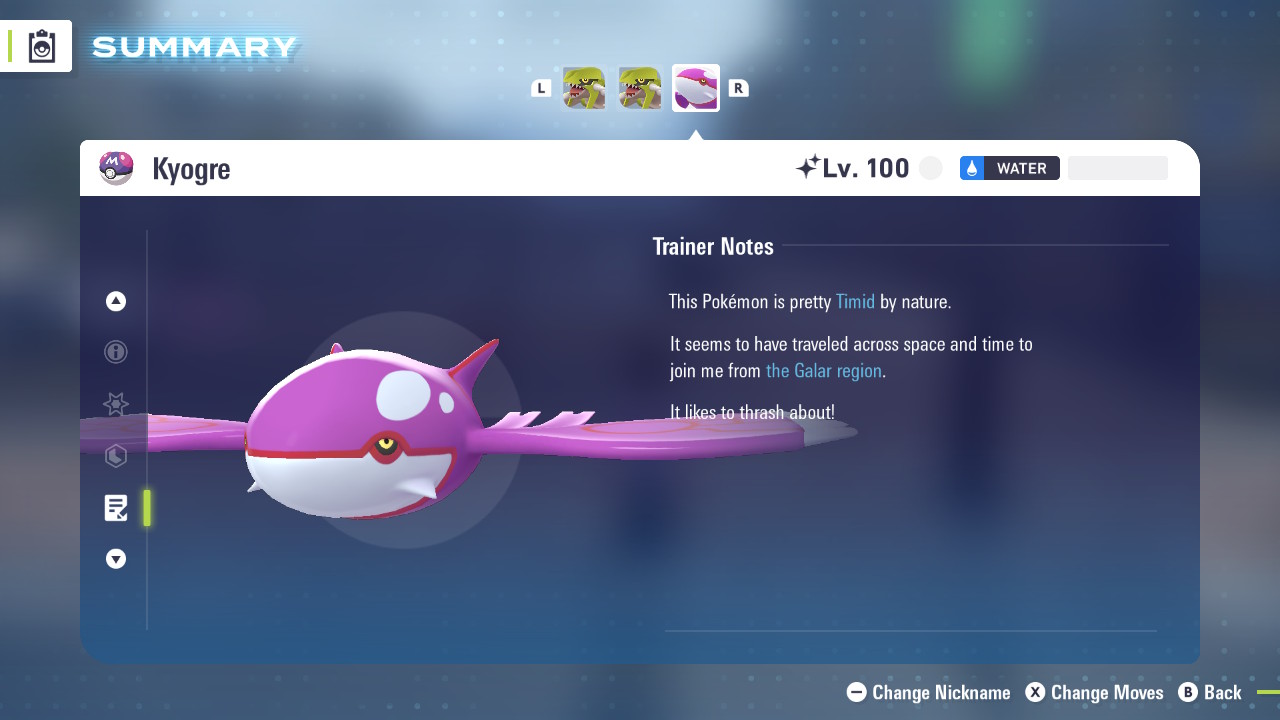Select the Trainer Notes memo icon
The image size is (1280, 720).
click(x=116, y=508)
